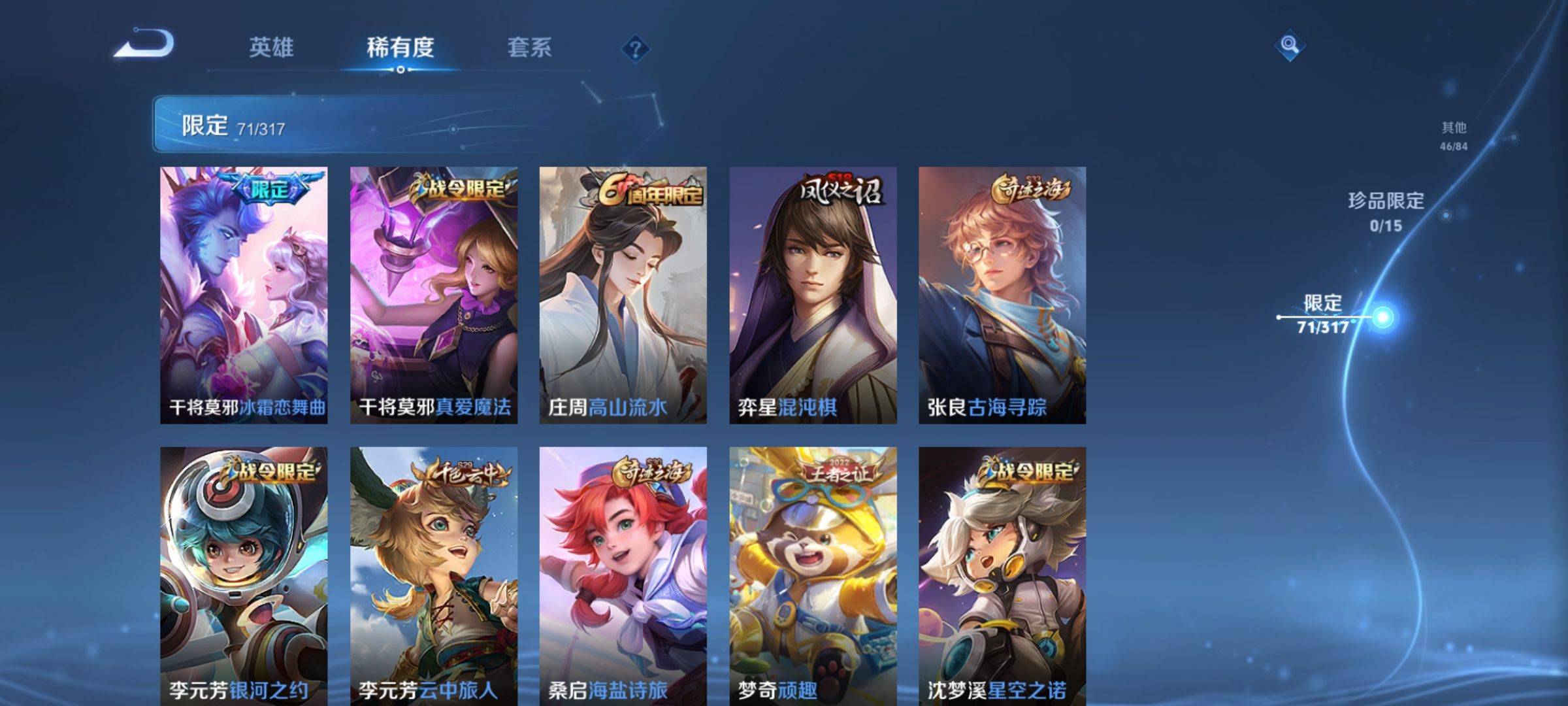This screenshot has width=1568, height=706.
Task: Select the 限定 71/317 rarity node
Action: pos(1324,315)
